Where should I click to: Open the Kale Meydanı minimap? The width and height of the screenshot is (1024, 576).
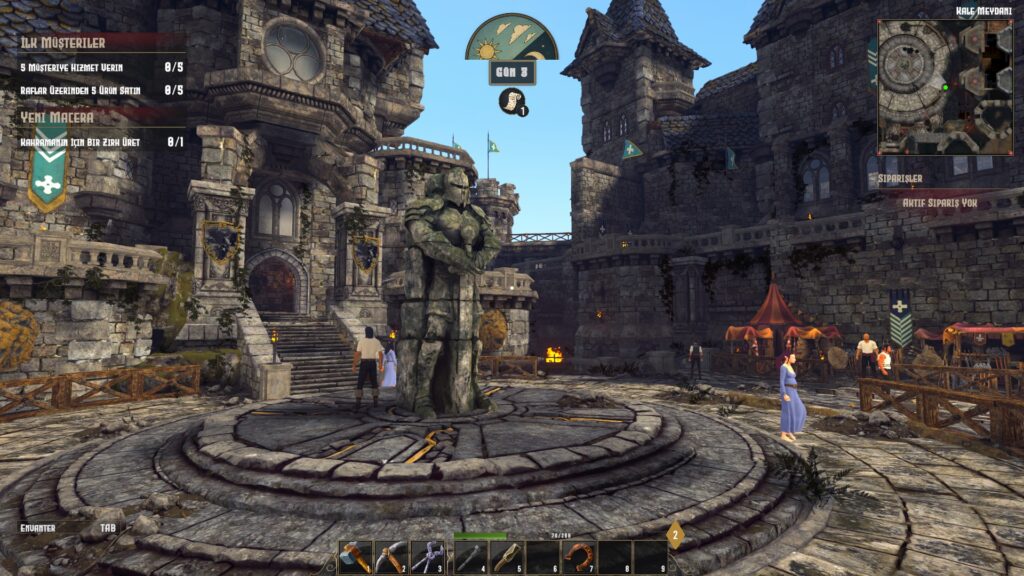pyautogui.click(x=945, y=88)
